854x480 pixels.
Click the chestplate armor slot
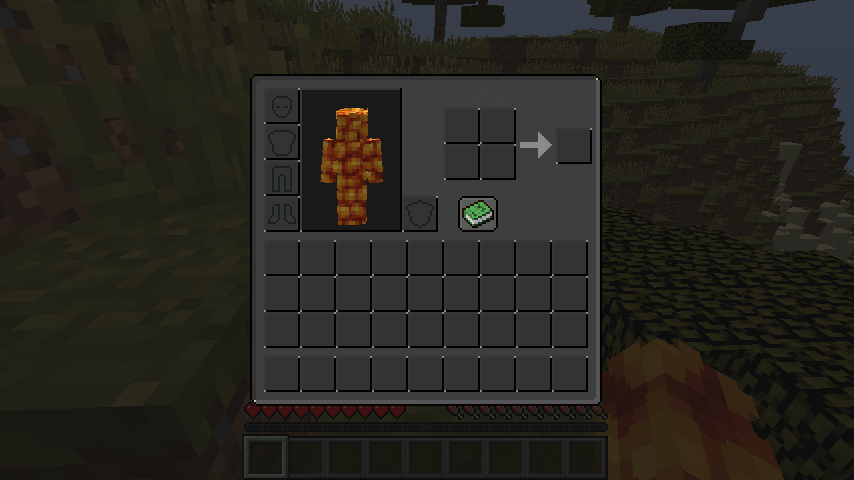pyautogui.click(x=282, y=142)
